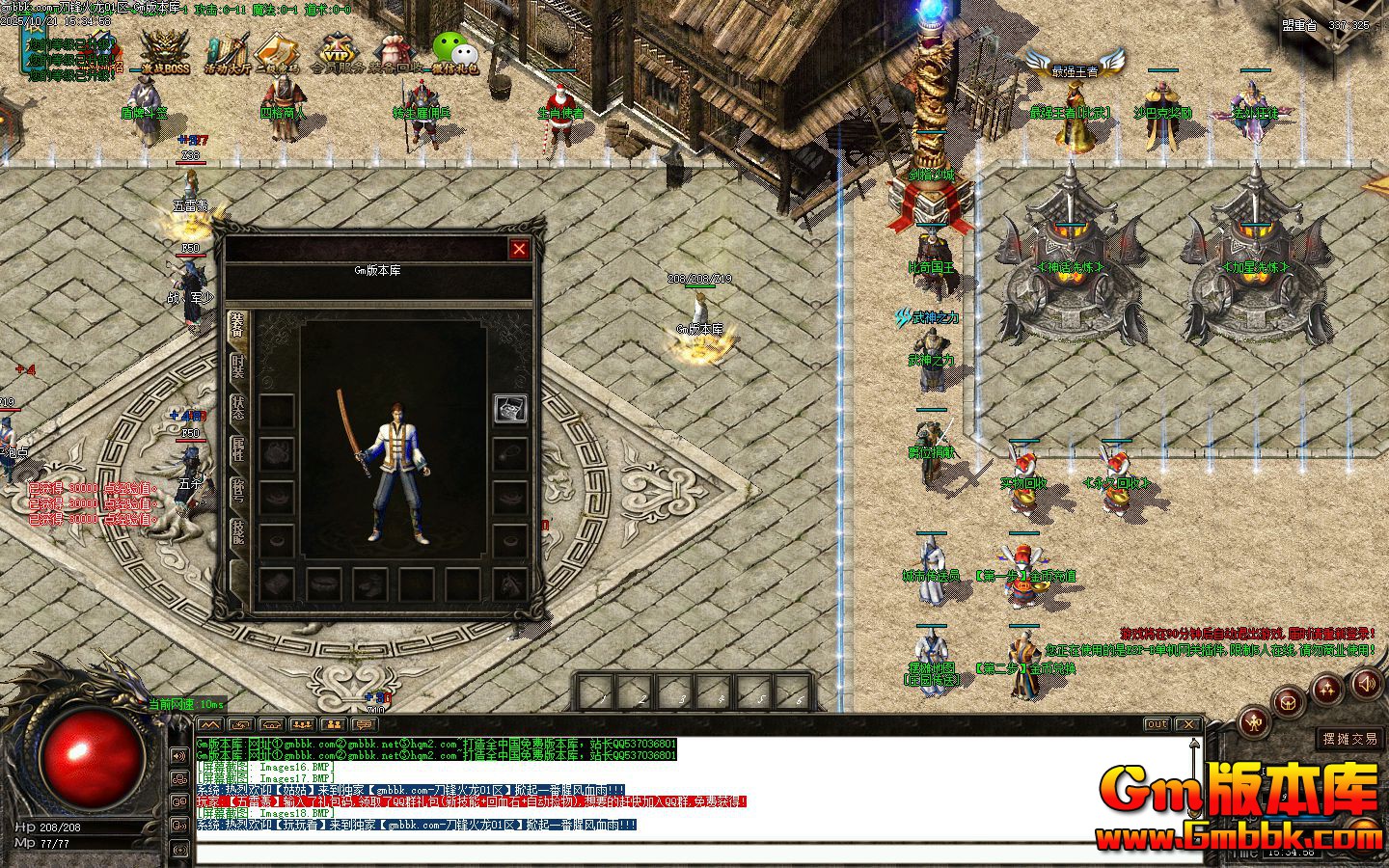Open the VIP 会员服务 menu
Viewport: 1389px width, 868px height.
[x=337, y=54]
